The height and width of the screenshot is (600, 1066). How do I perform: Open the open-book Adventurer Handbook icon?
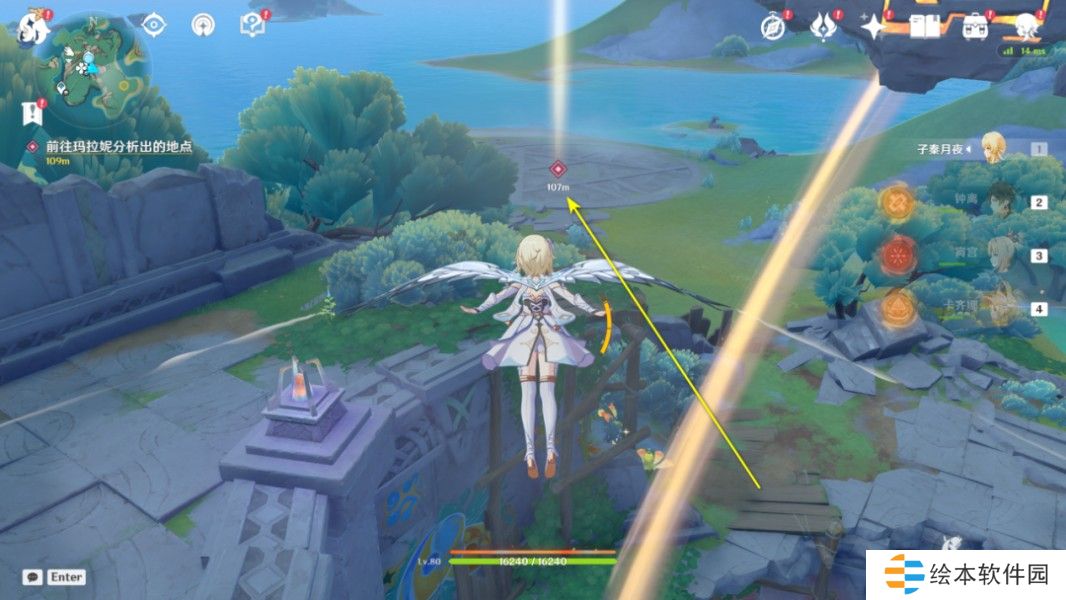pyautogui.click(x=924, y=27)
